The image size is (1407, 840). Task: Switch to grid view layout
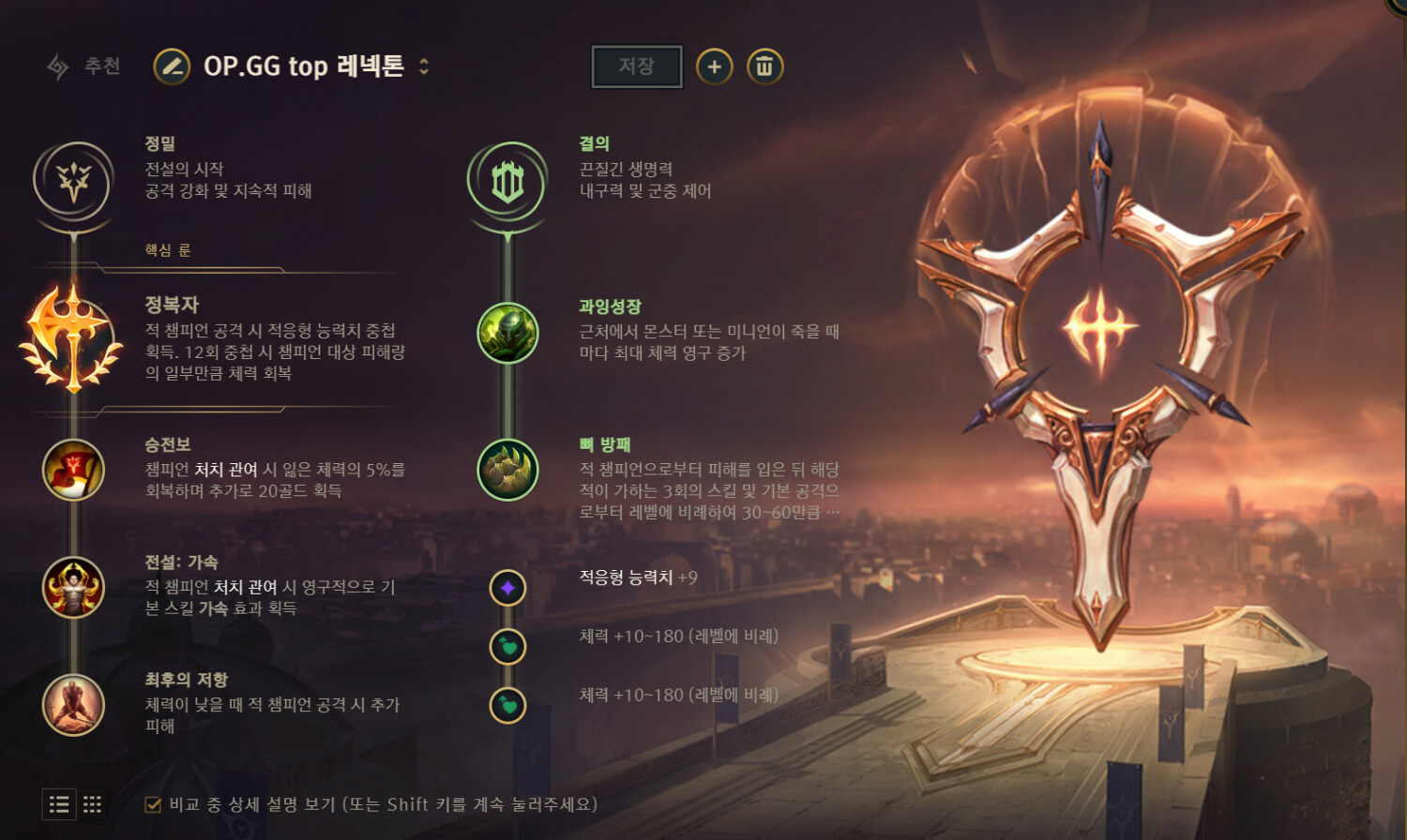click(92, 804)
